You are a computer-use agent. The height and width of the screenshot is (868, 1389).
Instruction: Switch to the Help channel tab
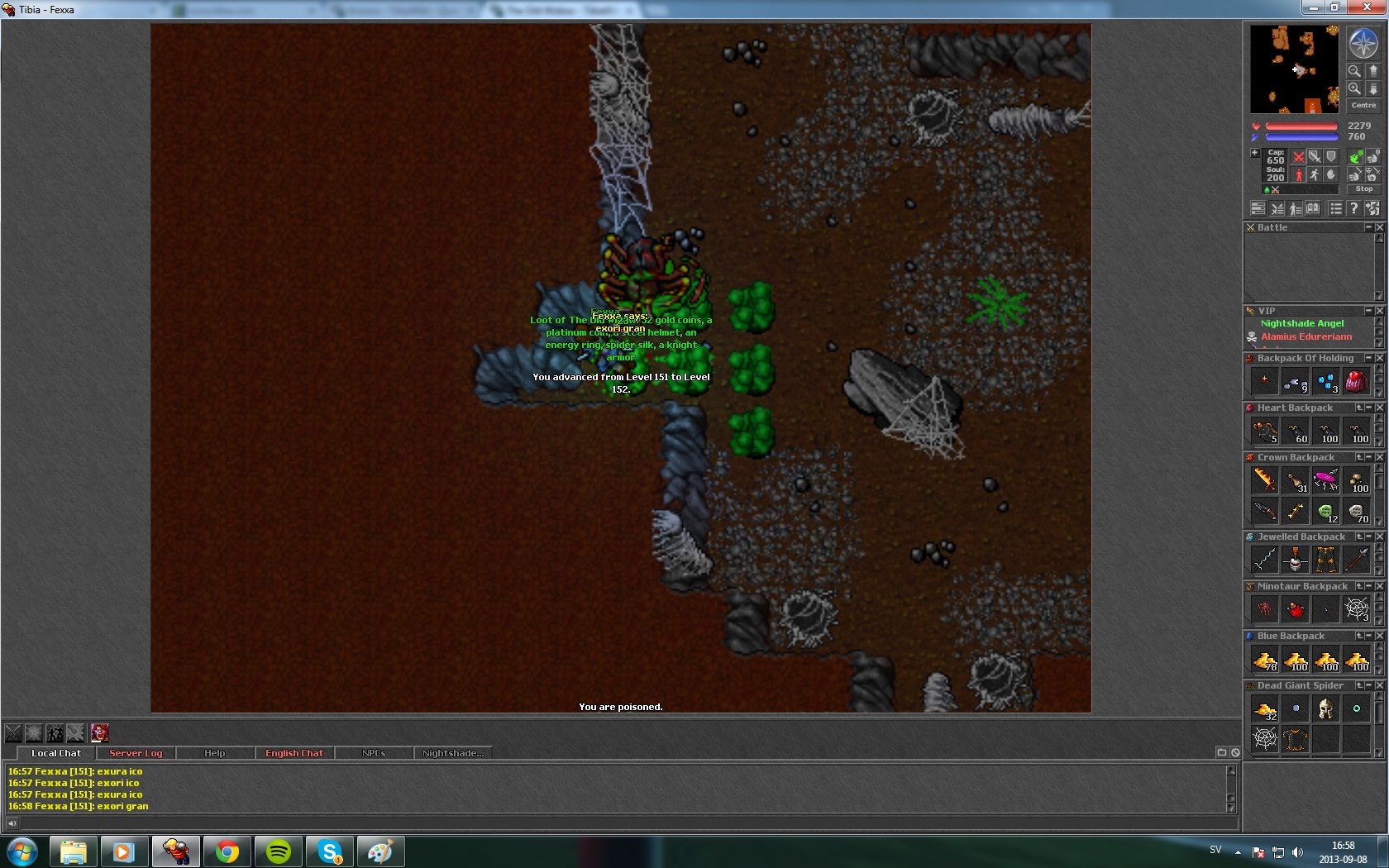[x=215, y=753]
